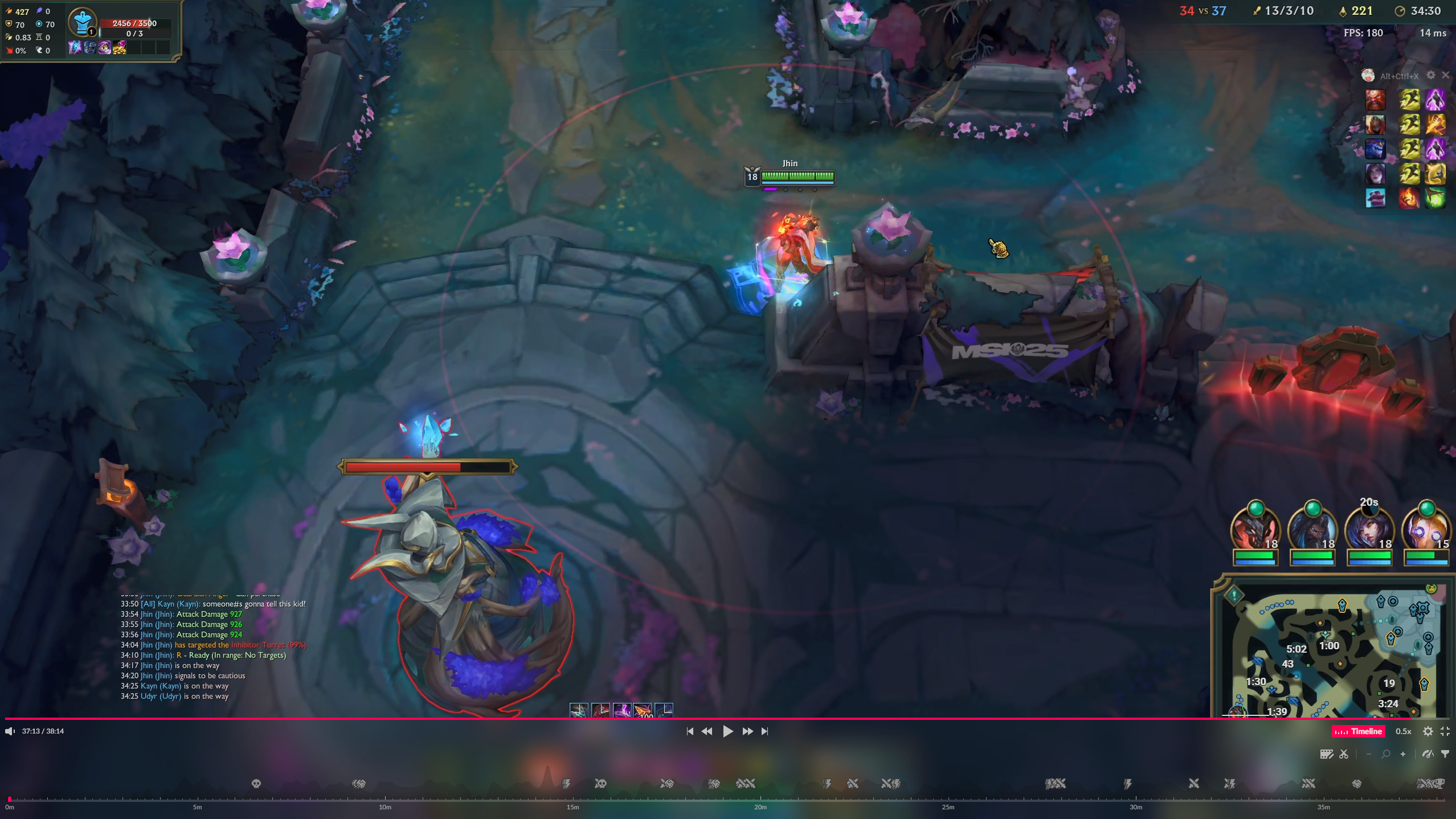
Task: Jump to the skull event marker
Action: coord(256,784)
